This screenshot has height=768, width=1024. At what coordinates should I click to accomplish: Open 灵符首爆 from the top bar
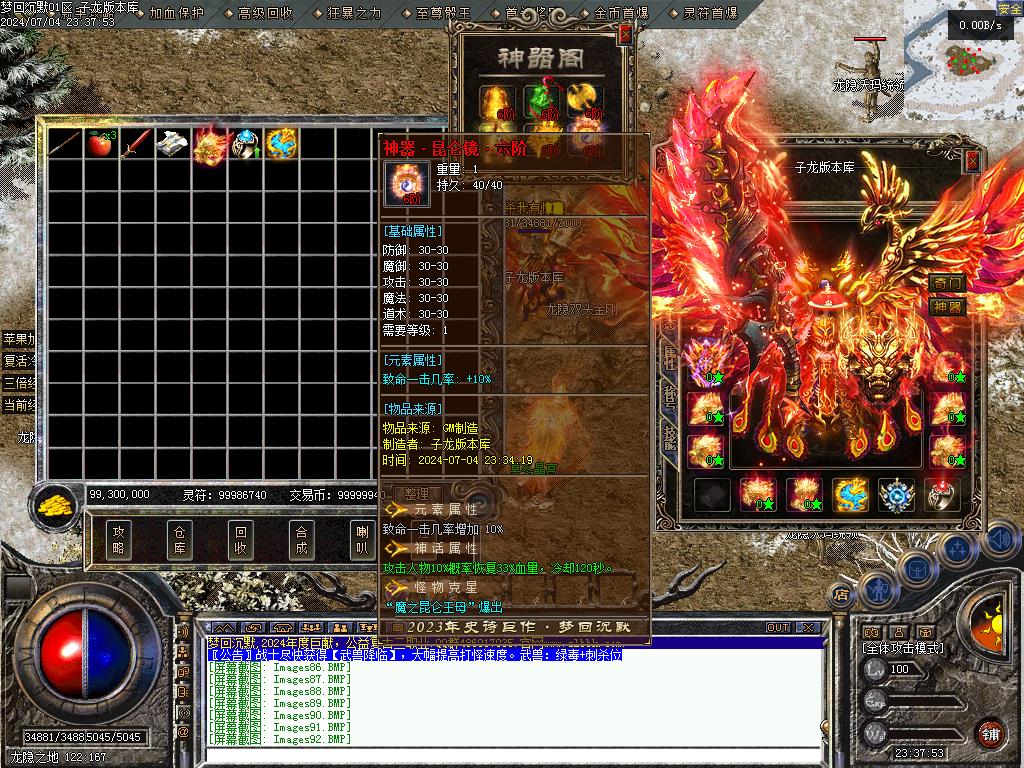pos(710,13)
